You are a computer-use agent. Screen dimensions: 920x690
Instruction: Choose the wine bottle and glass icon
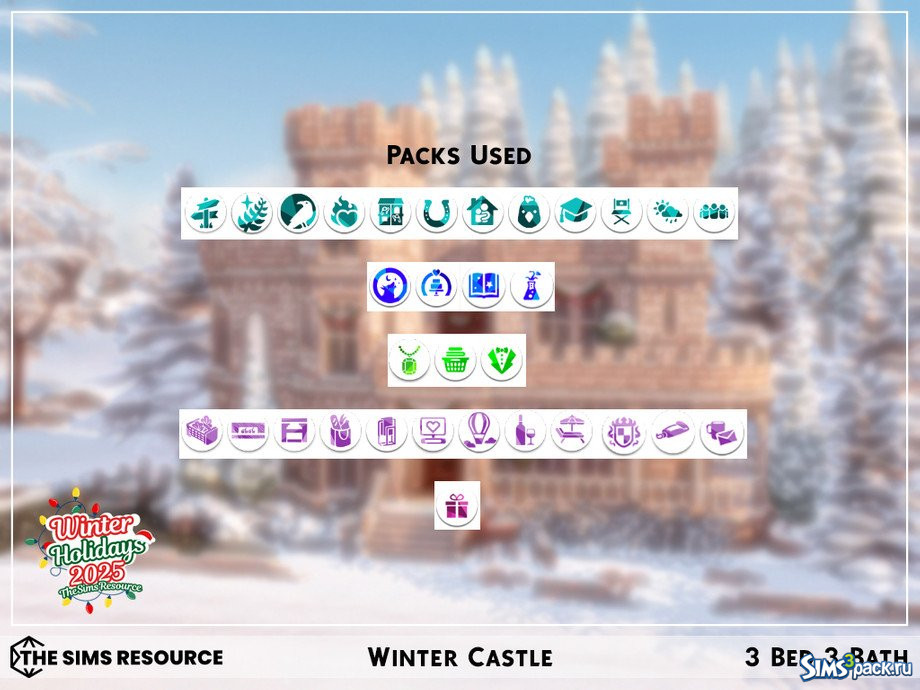coord(525,433)
